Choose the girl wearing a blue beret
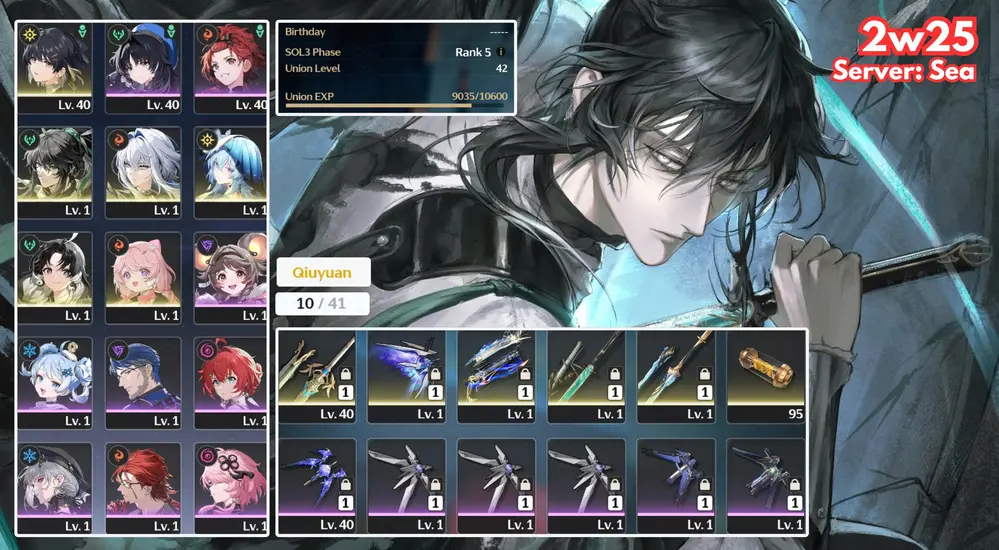This screenshot has height=550, width=999. pyautogui.click(x=144, y=67)
